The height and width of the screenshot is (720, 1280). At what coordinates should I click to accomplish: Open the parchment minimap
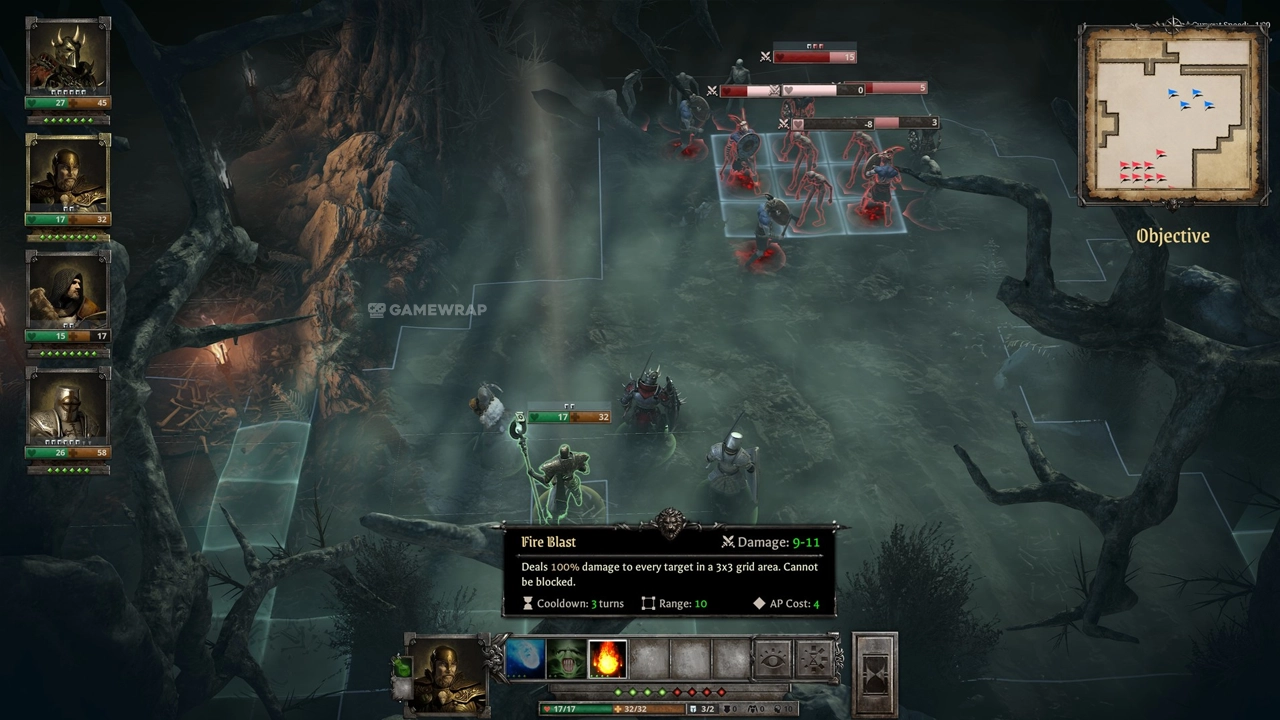pyautogui.click(x=1172, y=115)
